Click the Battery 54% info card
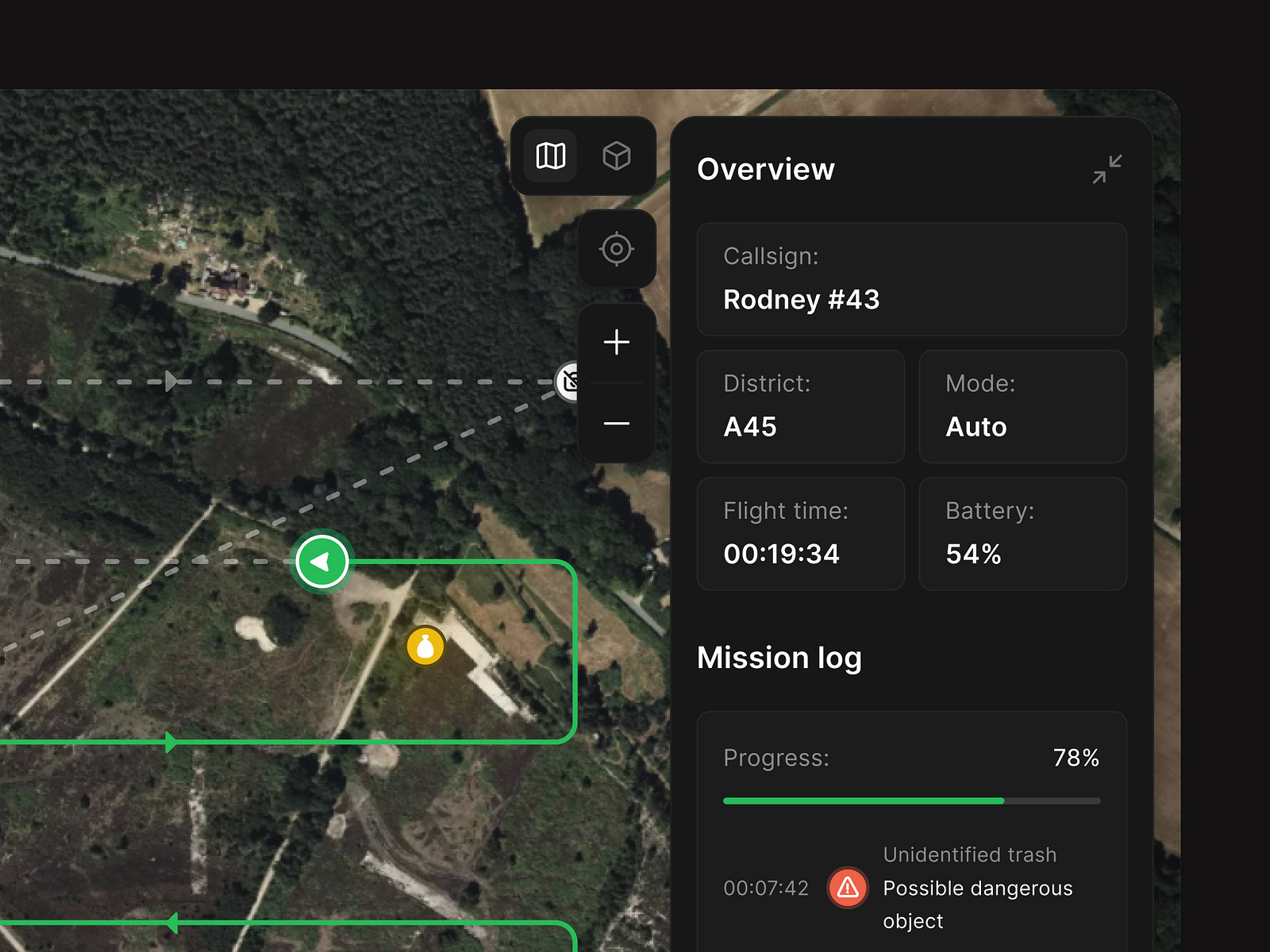 (1022, 533)
